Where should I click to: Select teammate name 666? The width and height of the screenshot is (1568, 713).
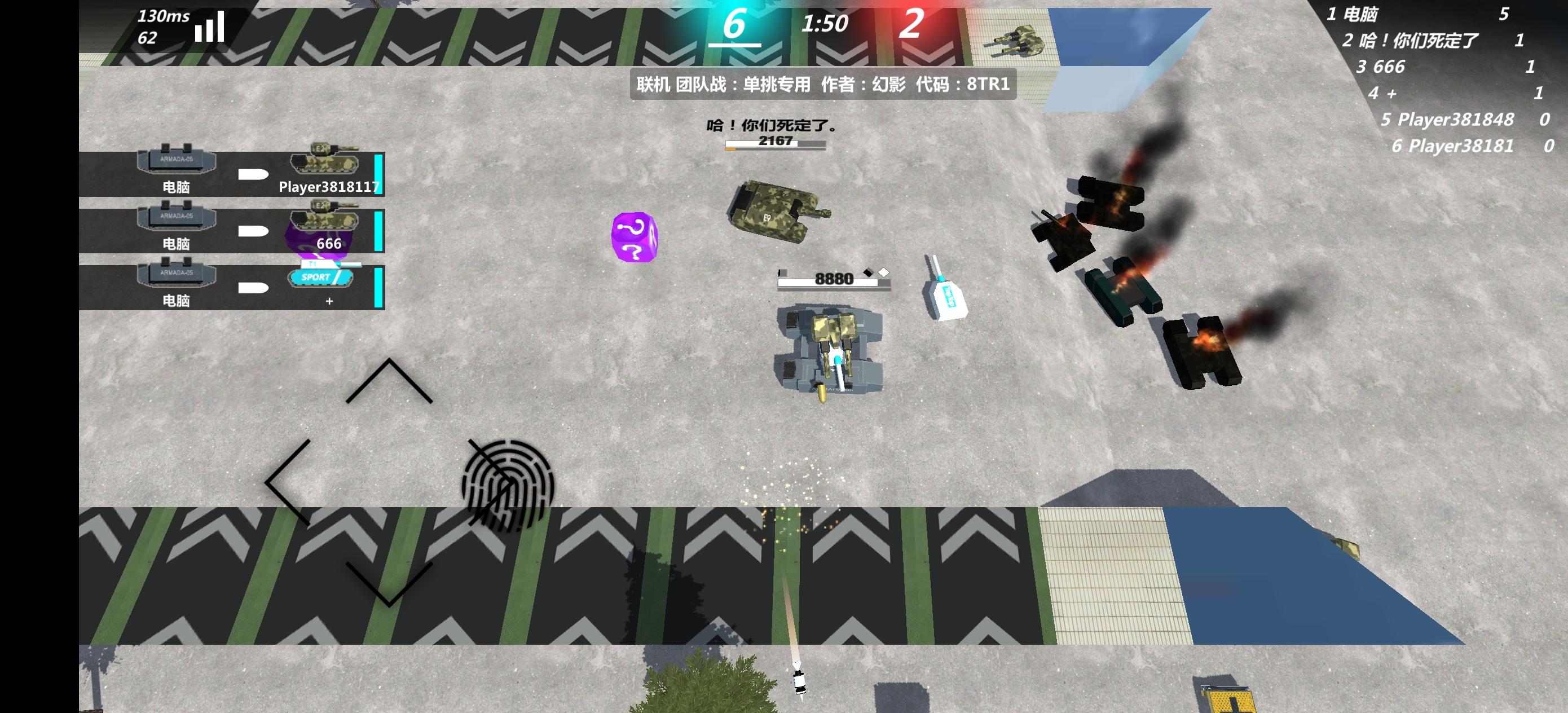pyautogui.click(x=329, y=244)
